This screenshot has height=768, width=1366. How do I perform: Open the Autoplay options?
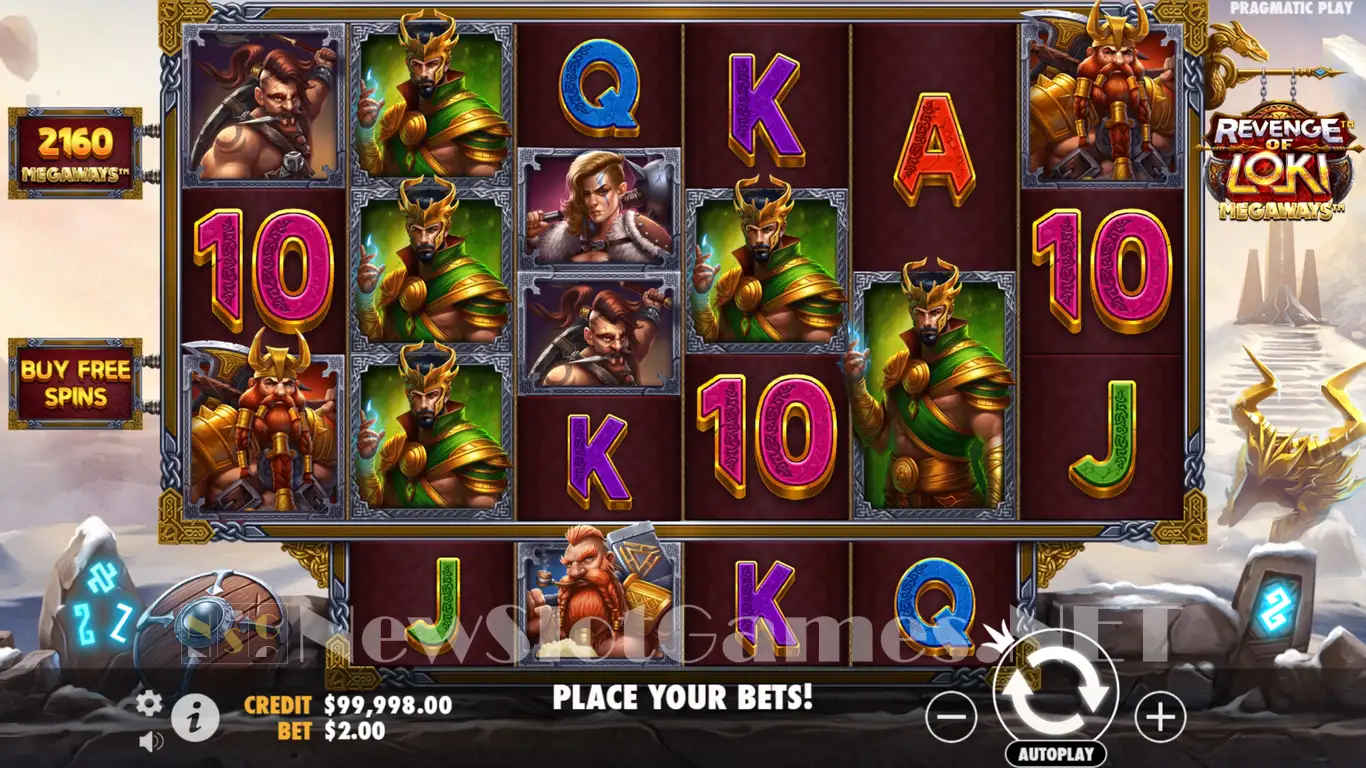(x=1056, y=753)
